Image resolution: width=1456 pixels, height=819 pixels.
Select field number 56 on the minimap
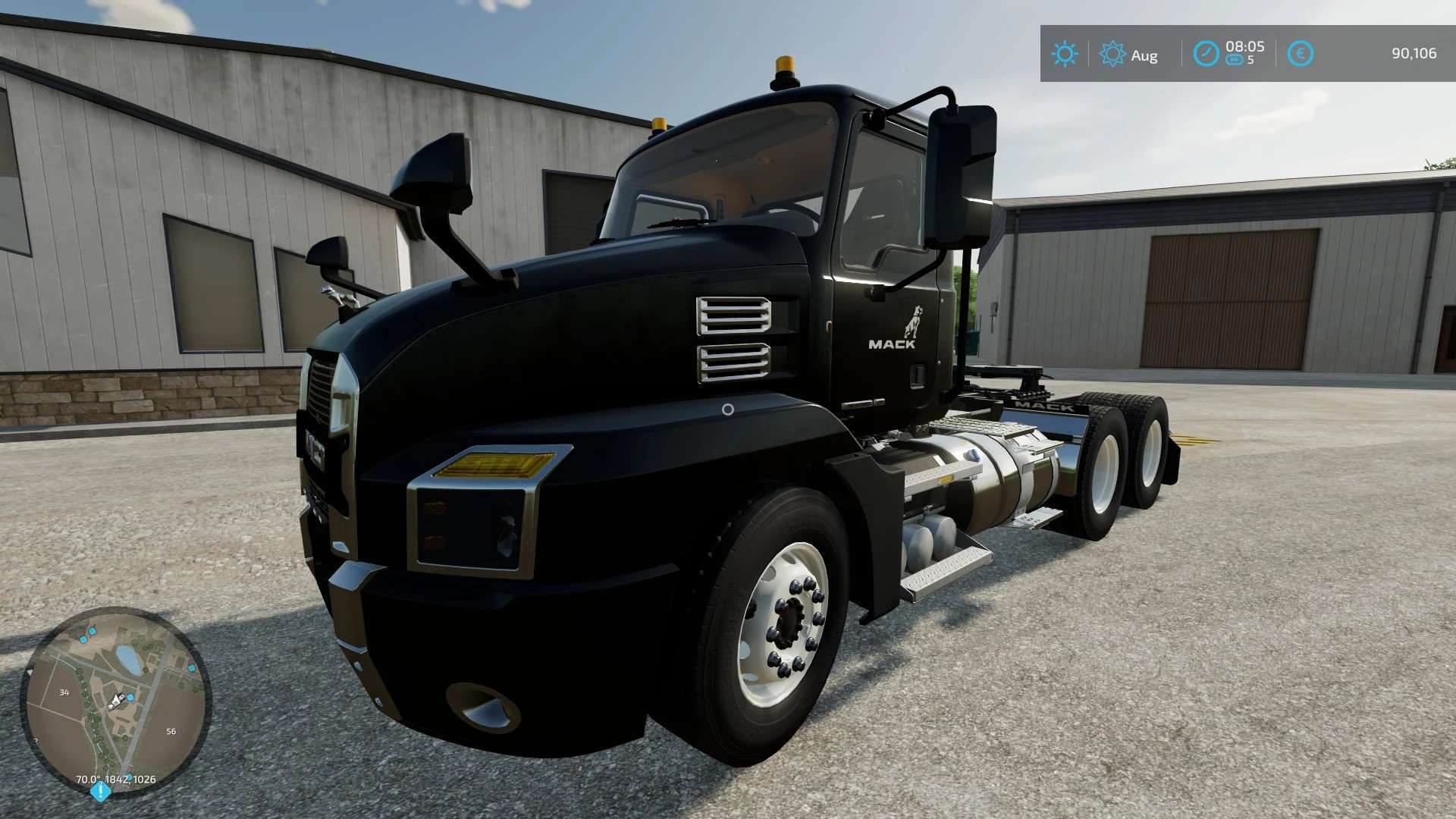[171, 731]
